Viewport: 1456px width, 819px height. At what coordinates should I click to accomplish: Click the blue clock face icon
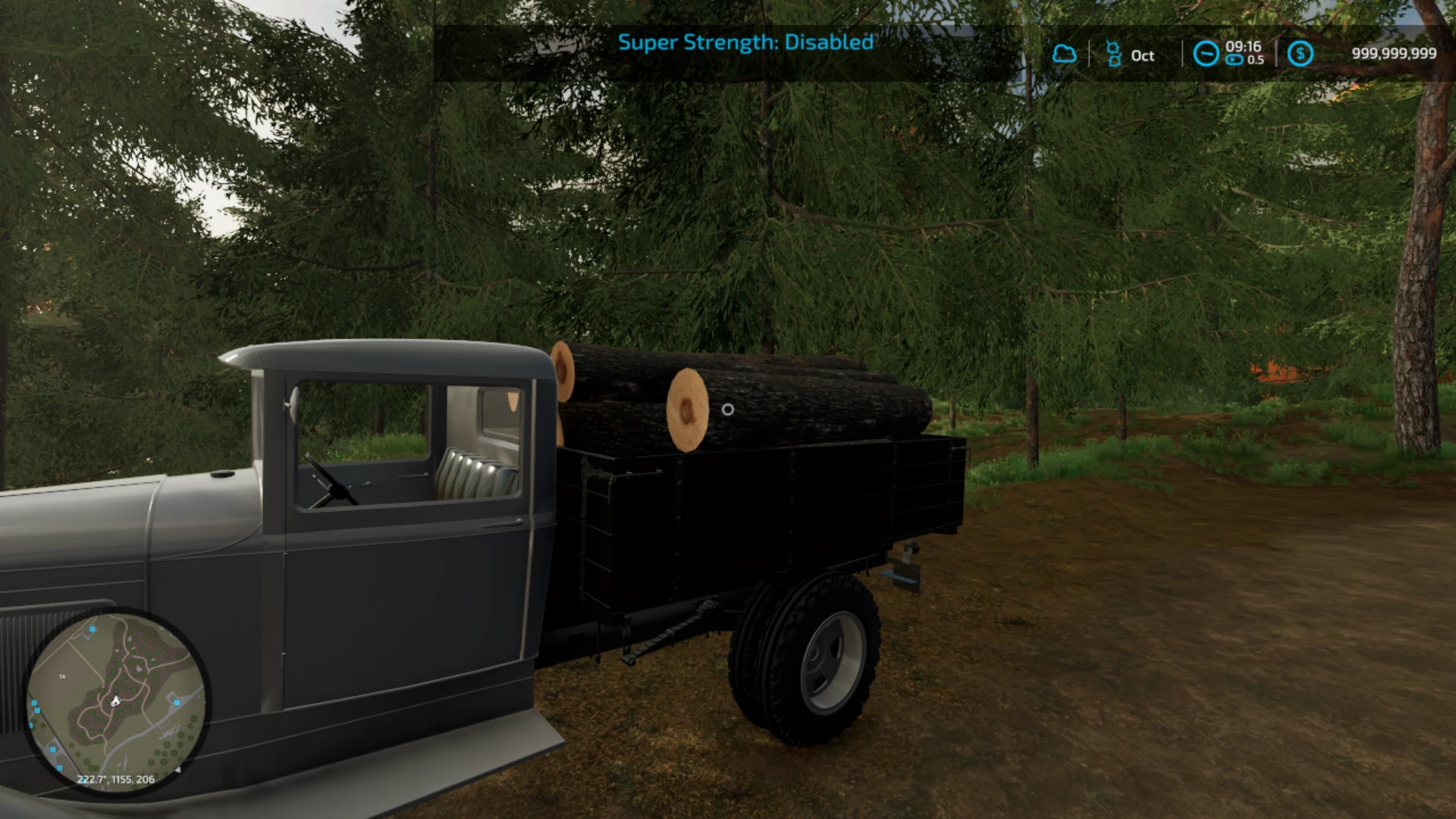pyautogui.click(x=1207, y=54)
